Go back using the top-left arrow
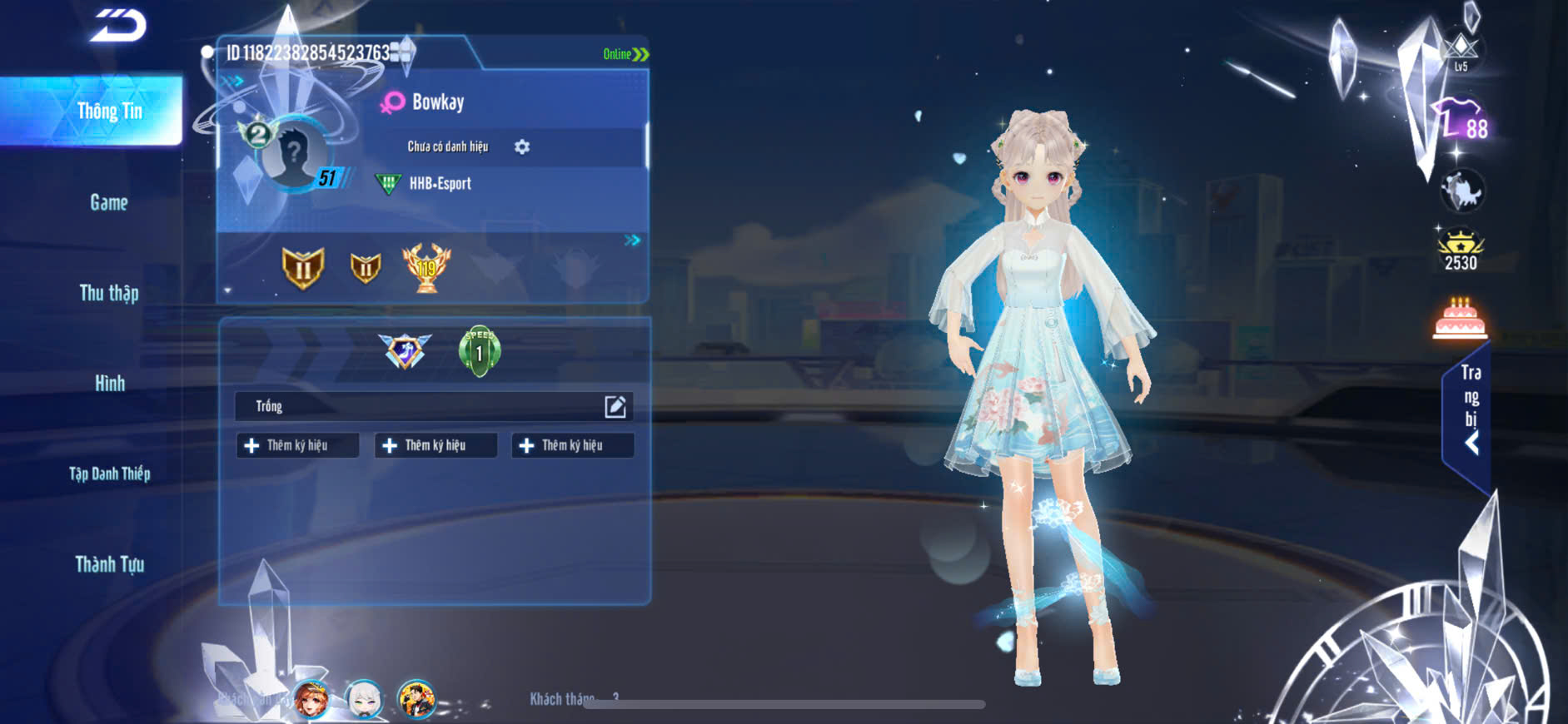The width and height of the screenshot is (1568, 724). pos(119,25)
